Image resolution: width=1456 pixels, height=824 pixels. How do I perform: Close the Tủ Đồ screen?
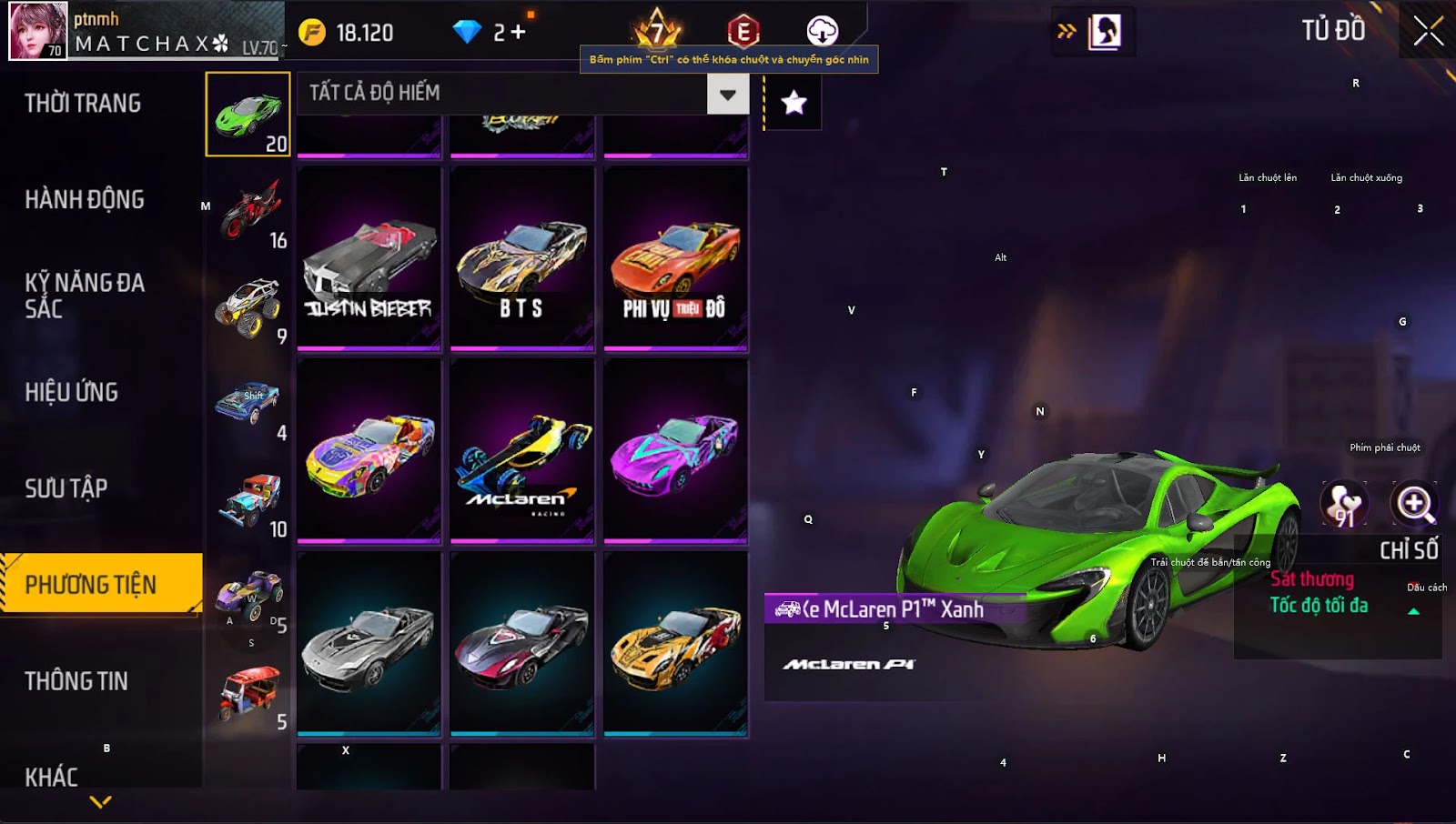[1428, 31]
